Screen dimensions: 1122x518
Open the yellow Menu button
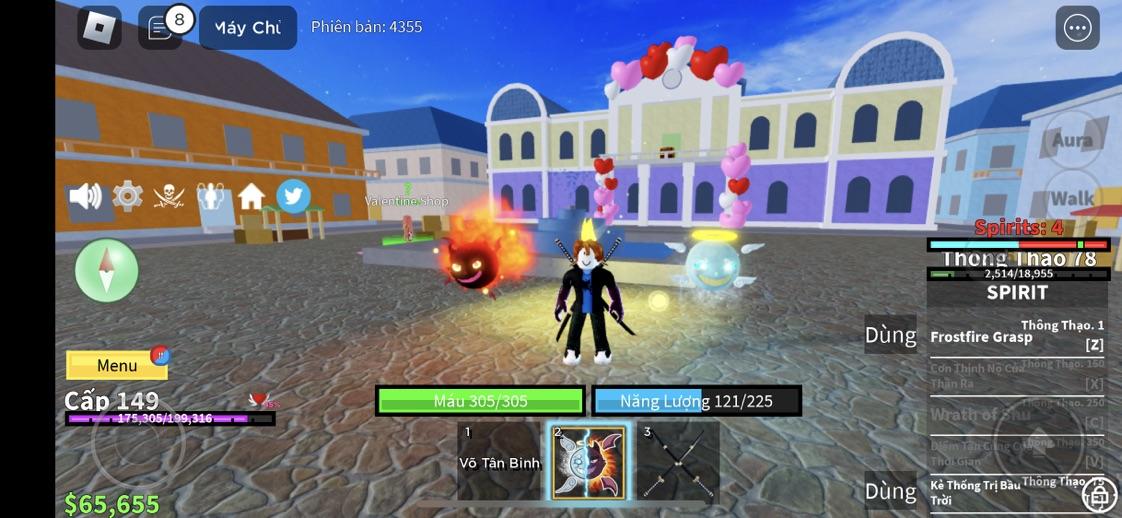[x=117, y=365]
